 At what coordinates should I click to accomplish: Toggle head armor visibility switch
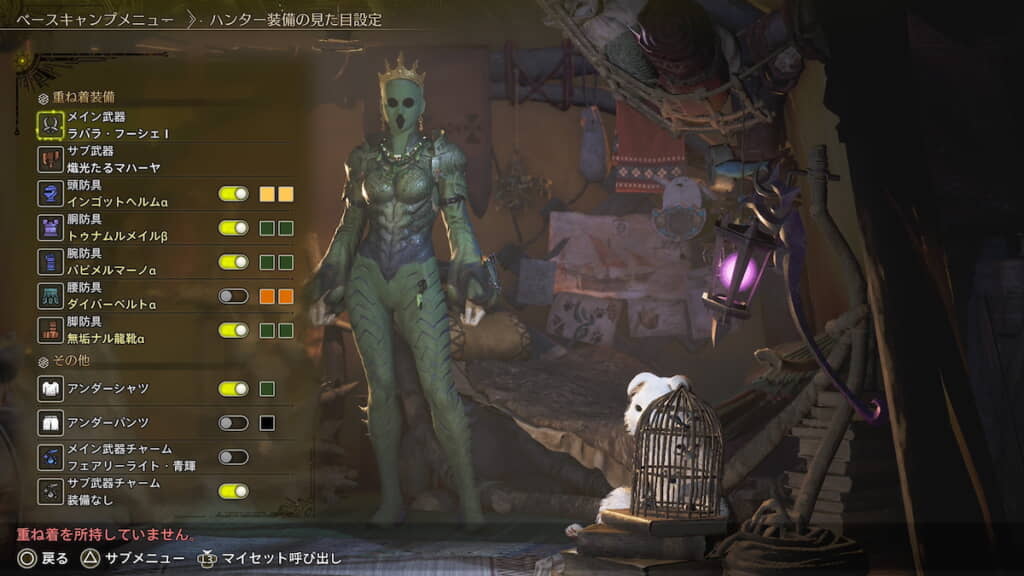coord(233,194)
